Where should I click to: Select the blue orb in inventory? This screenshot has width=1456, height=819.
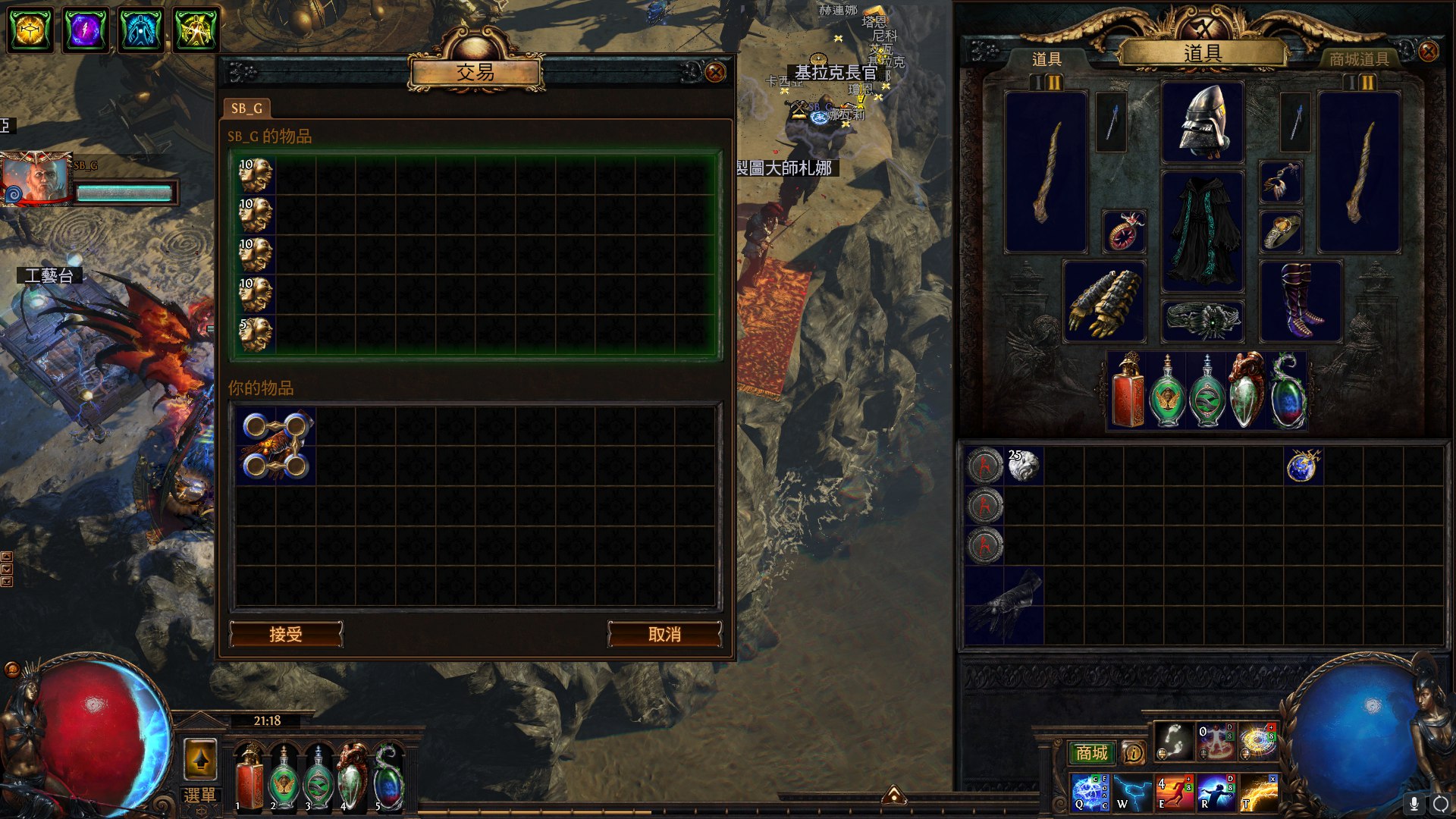coord(1303,466)
